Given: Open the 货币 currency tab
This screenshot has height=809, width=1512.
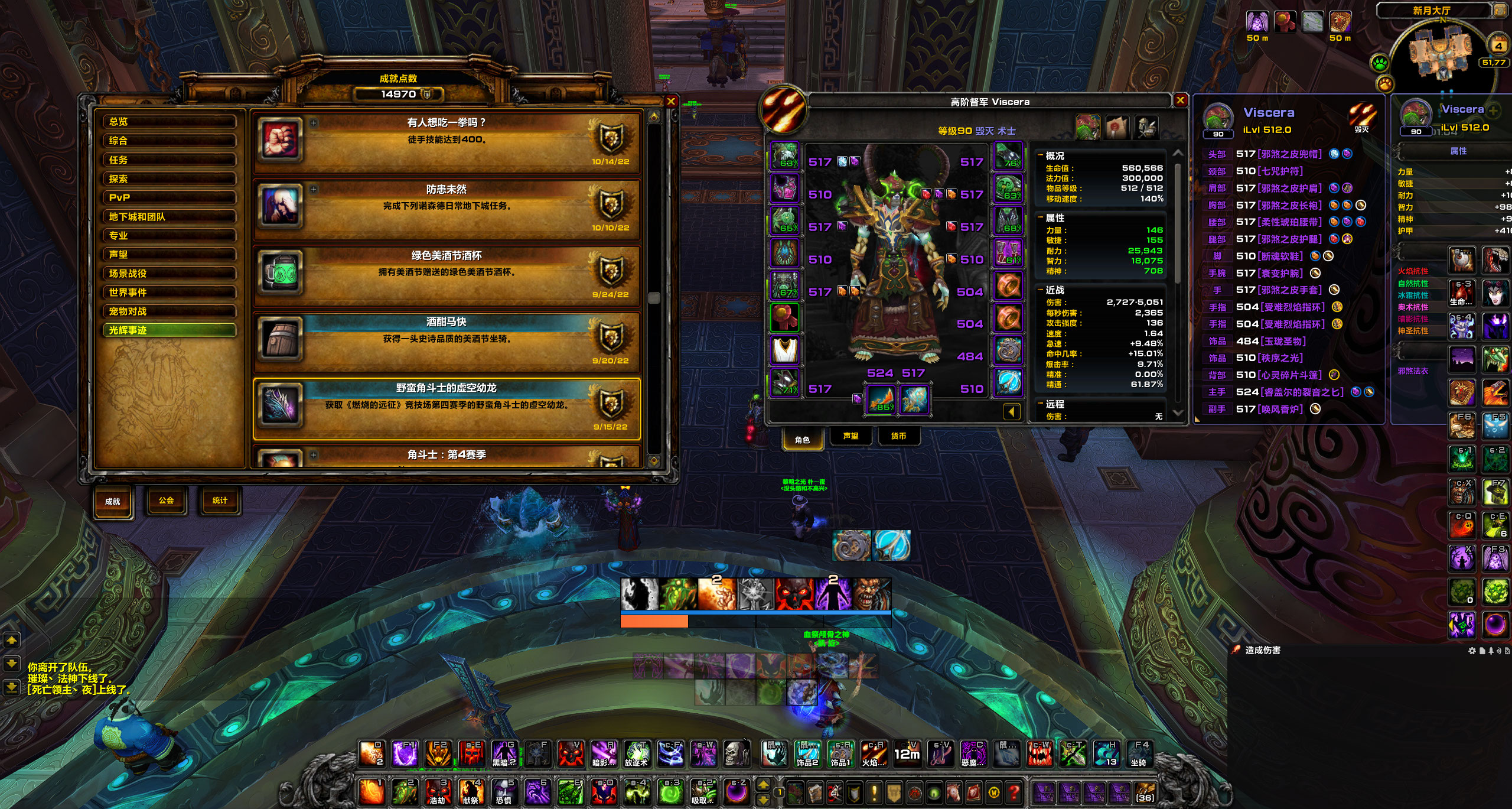Looking at the screenshot, I should pos(898,436).
